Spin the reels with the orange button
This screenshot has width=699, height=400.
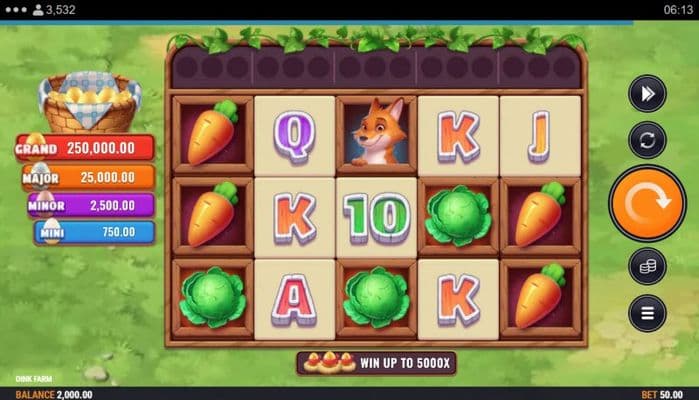tap(647, 203)
